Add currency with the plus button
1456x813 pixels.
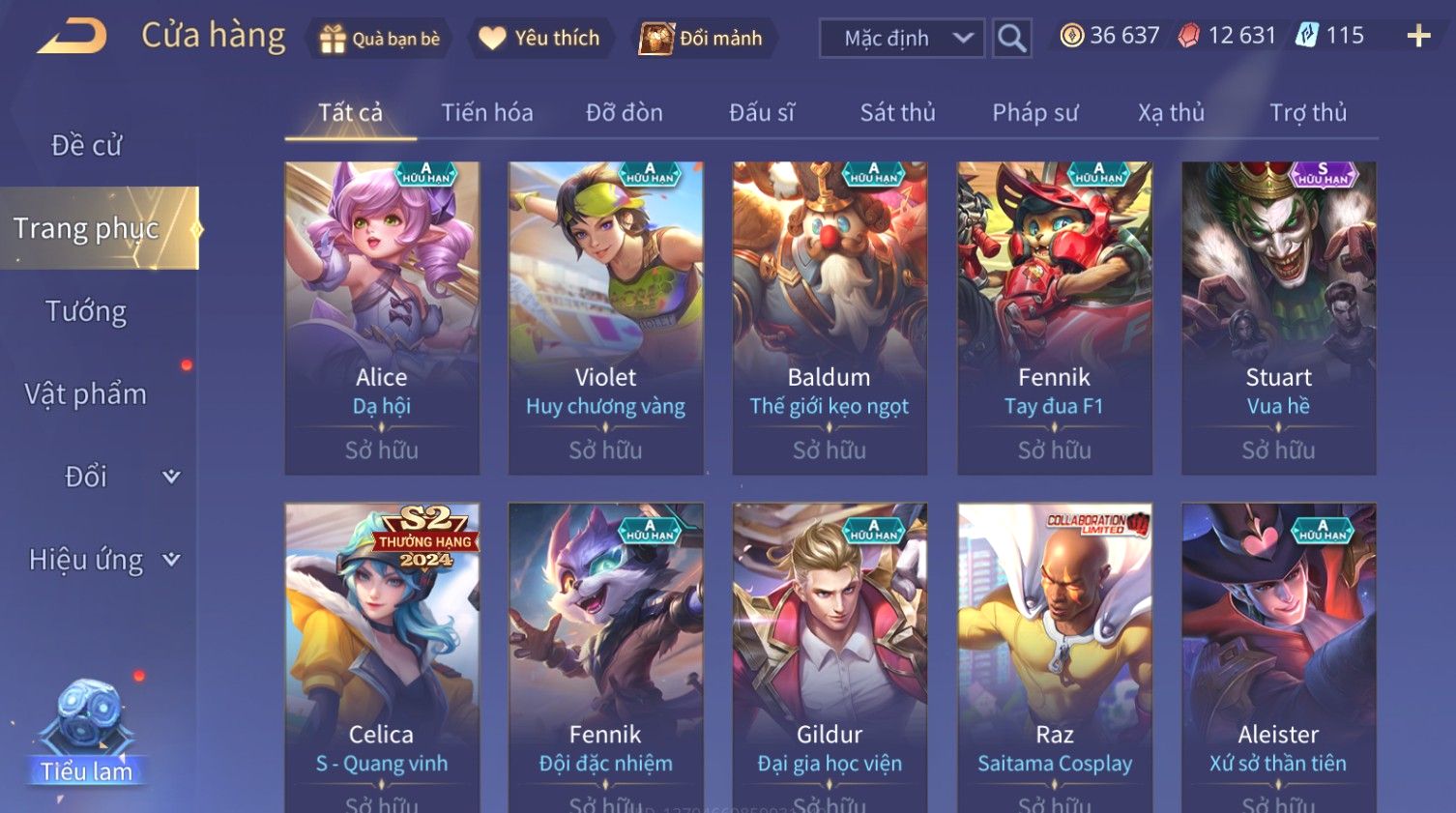pos(1418,37)
